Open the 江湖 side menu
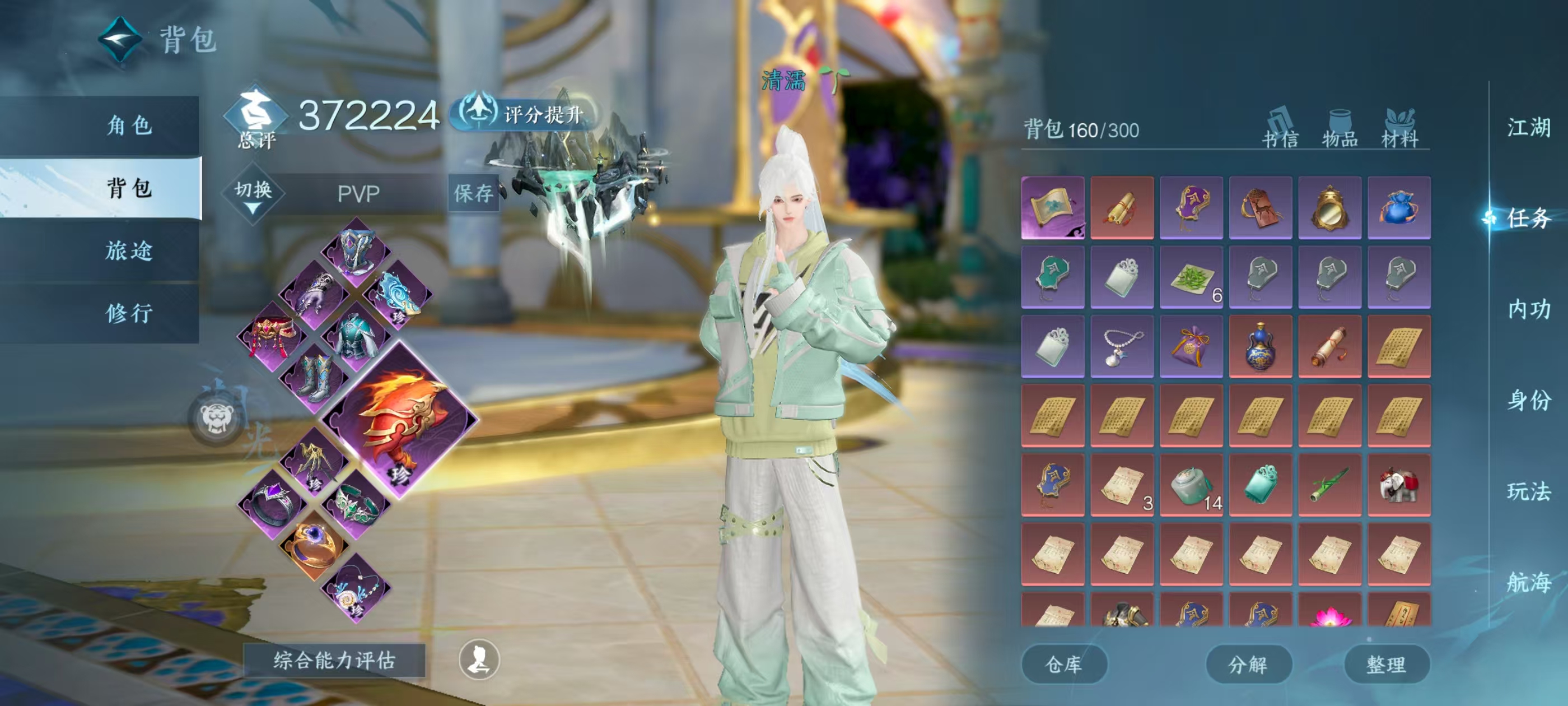 point(1528,127)
